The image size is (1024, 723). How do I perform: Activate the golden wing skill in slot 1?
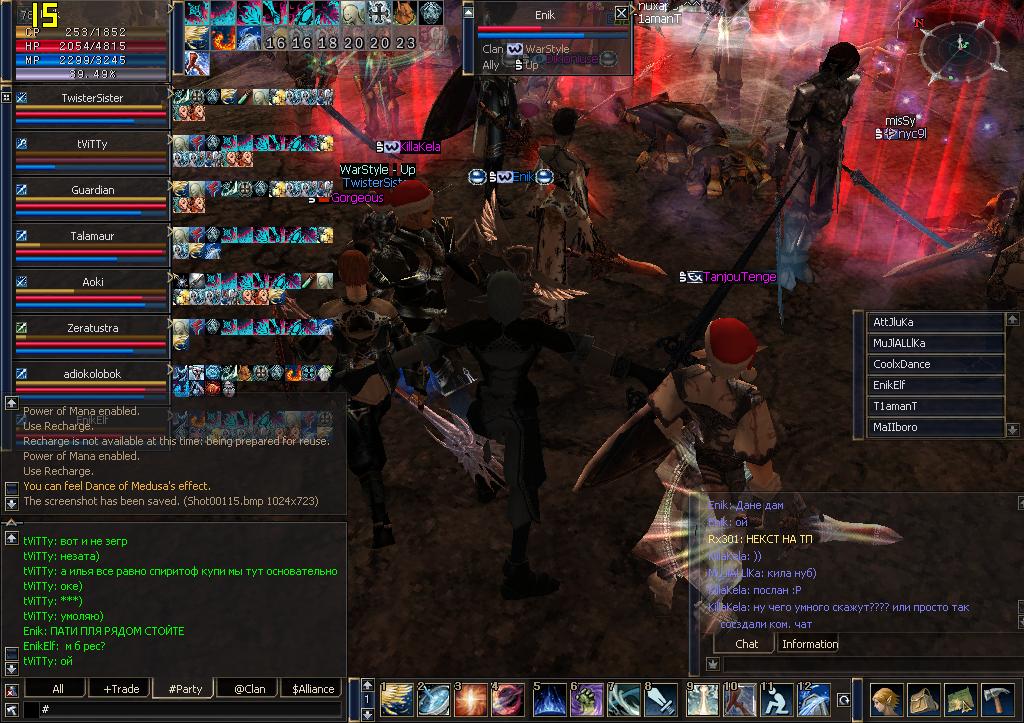click(397, 699)
